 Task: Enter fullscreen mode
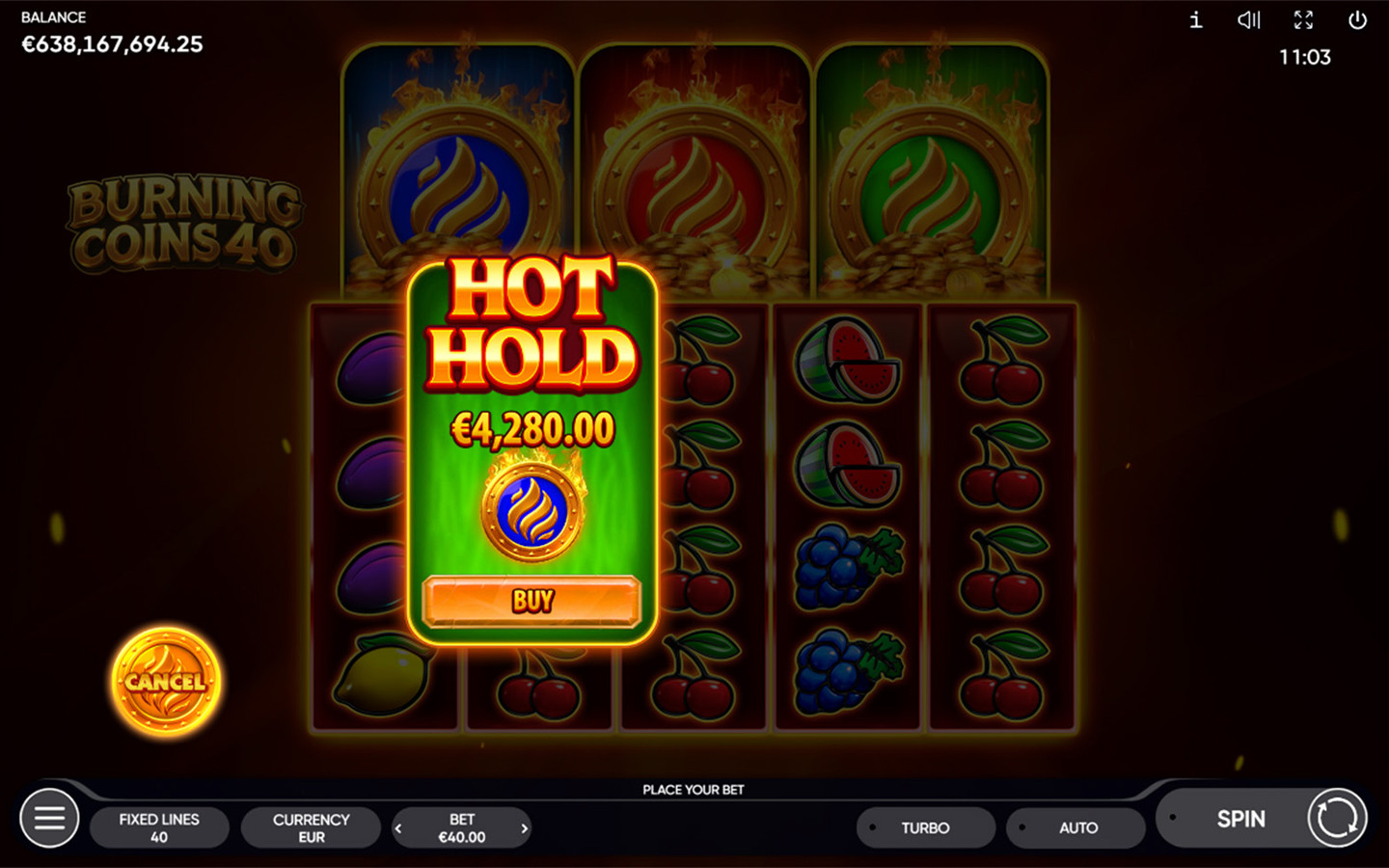[x=1304, y=20]
